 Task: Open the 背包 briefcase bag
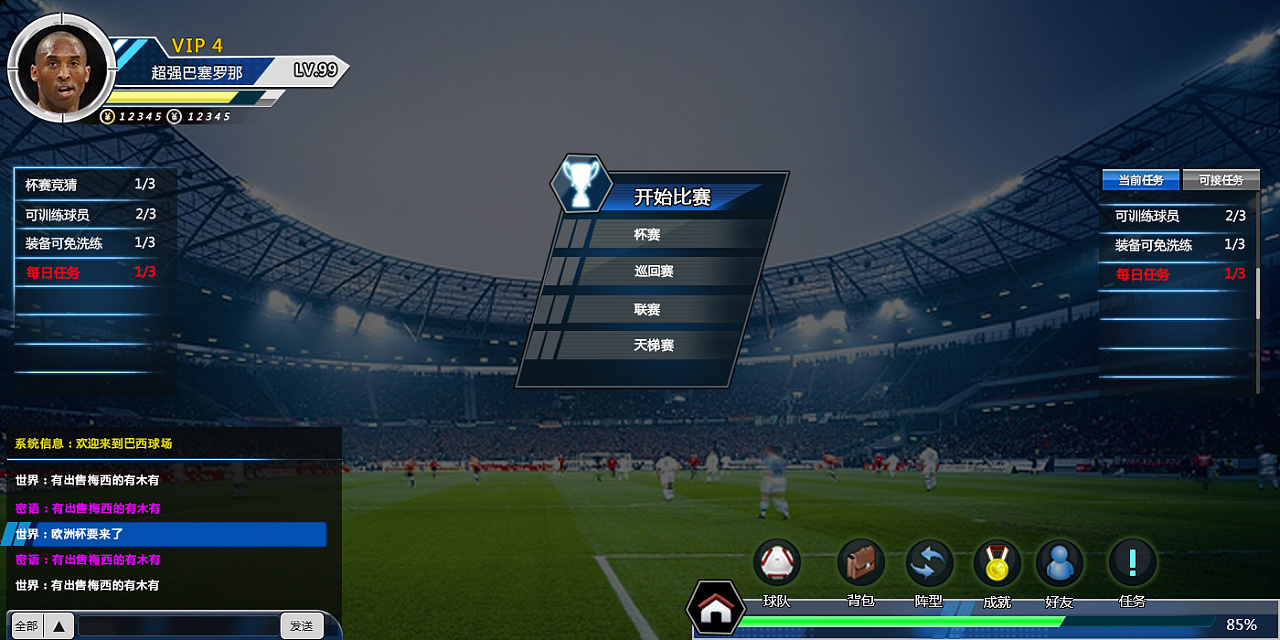pos(861,563)
